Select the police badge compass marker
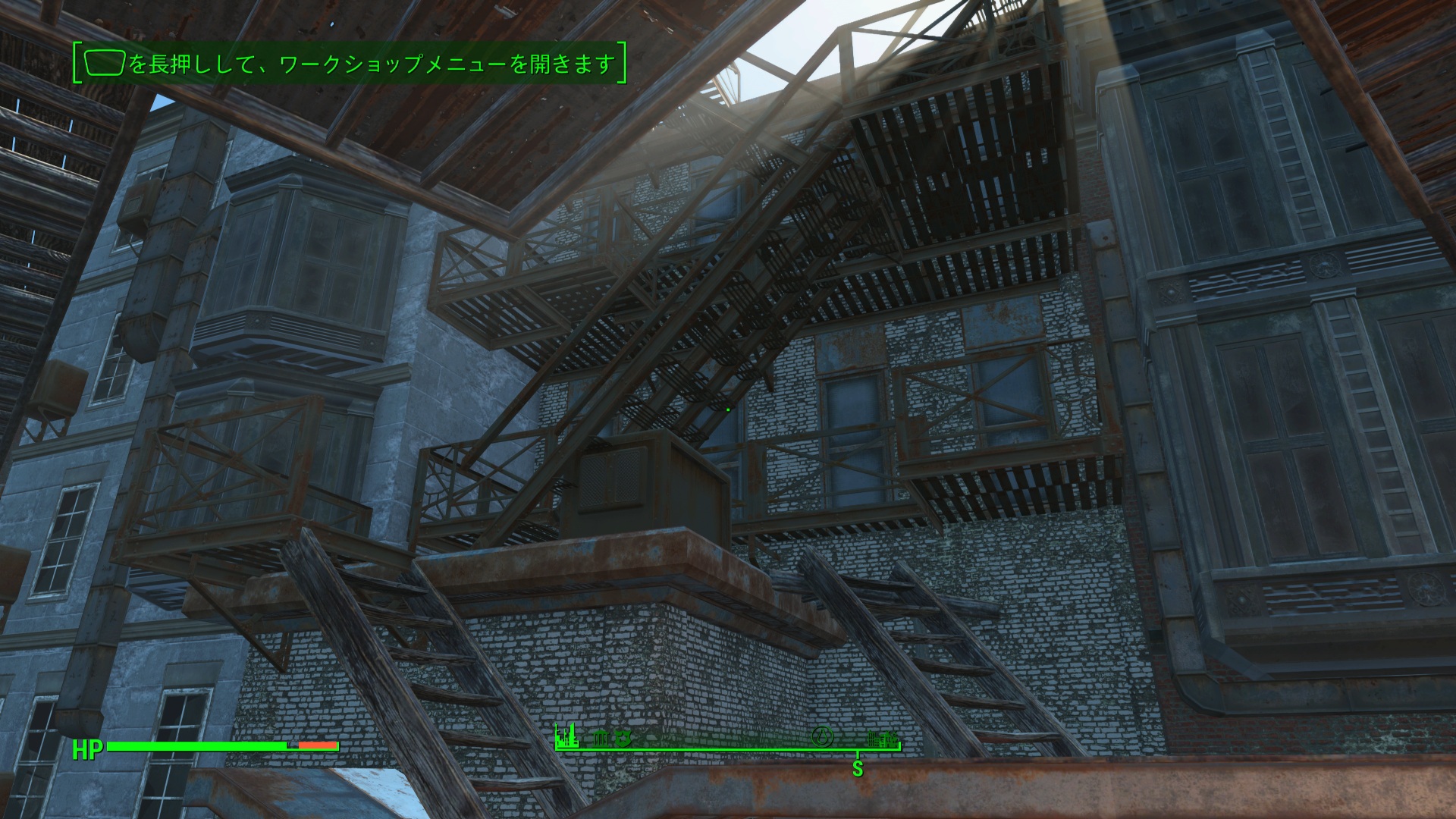1456x819 pixels. [x=622, y=736]
